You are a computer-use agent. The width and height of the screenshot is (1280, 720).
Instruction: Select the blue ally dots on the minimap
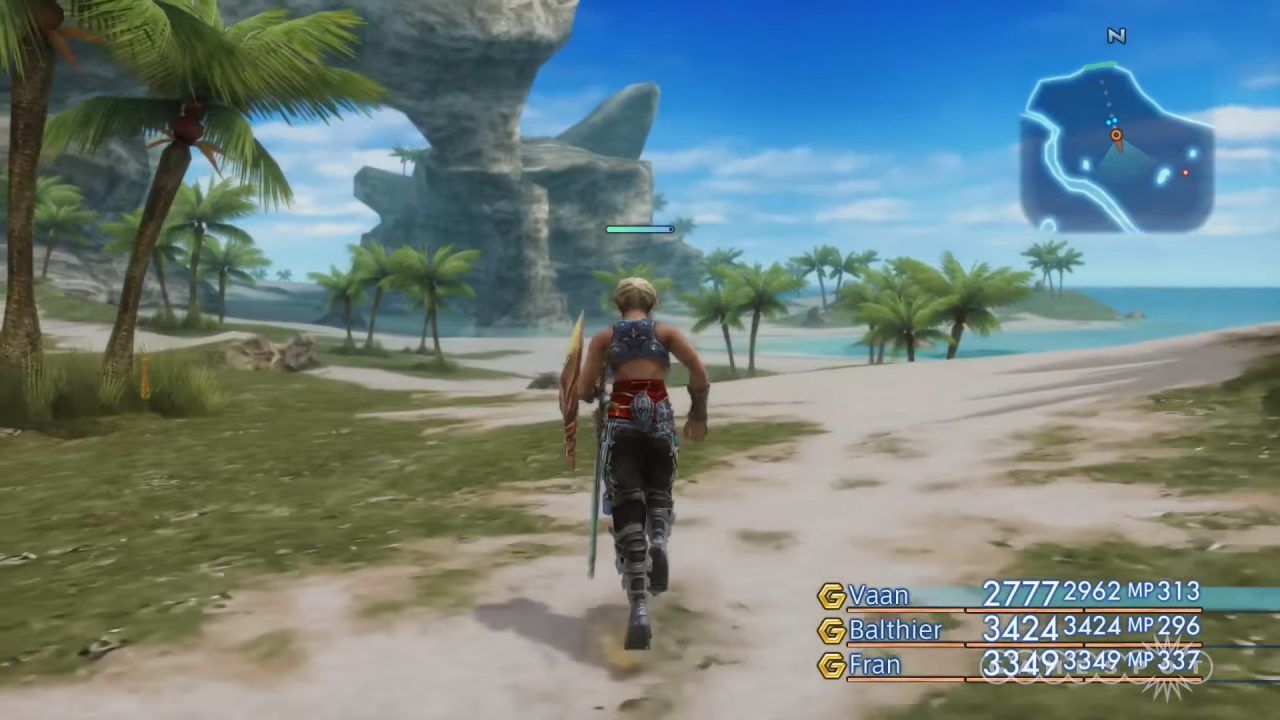coord(1111,120)
